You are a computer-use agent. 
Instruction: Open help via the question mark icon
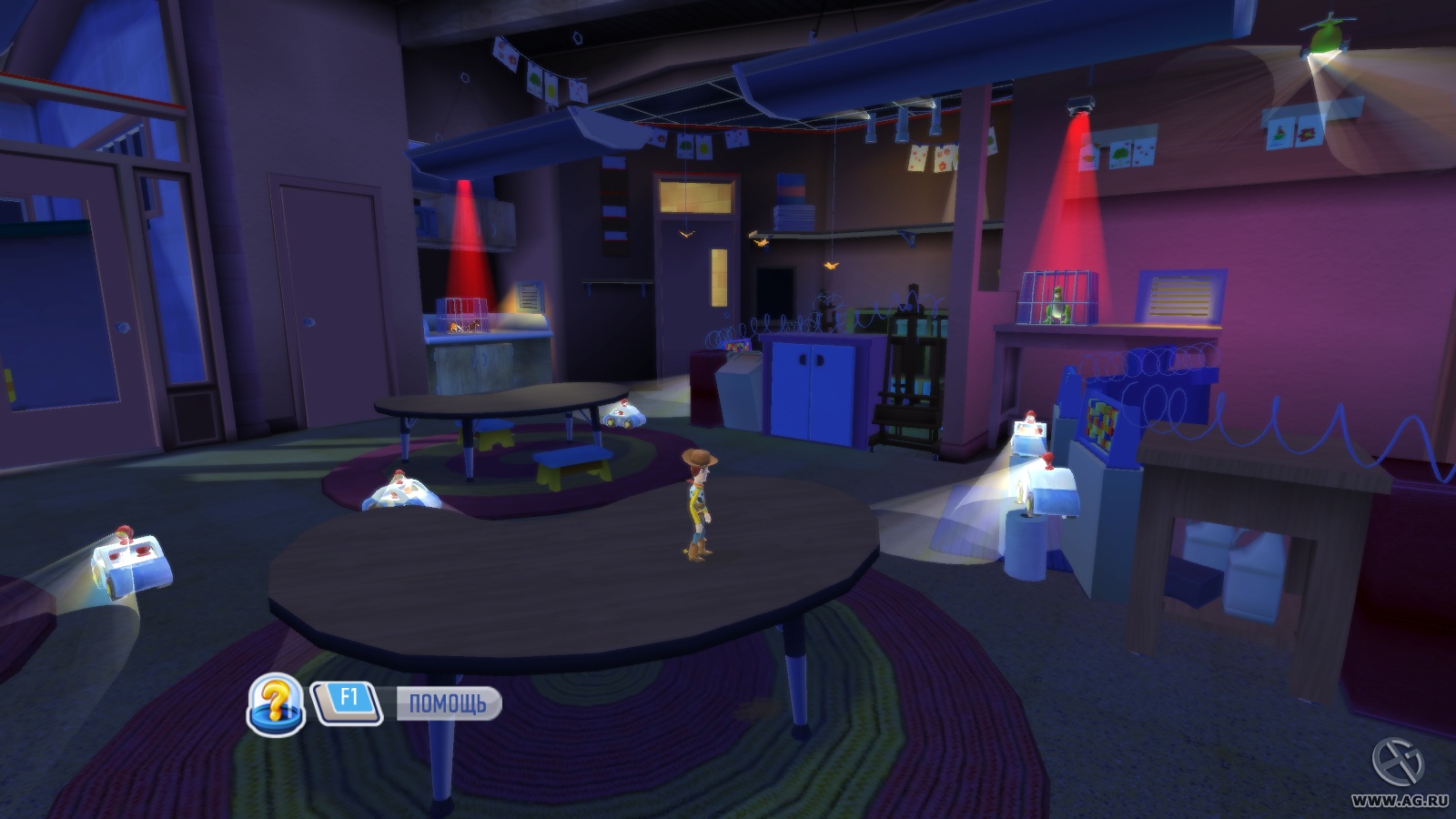coord(277,703)
